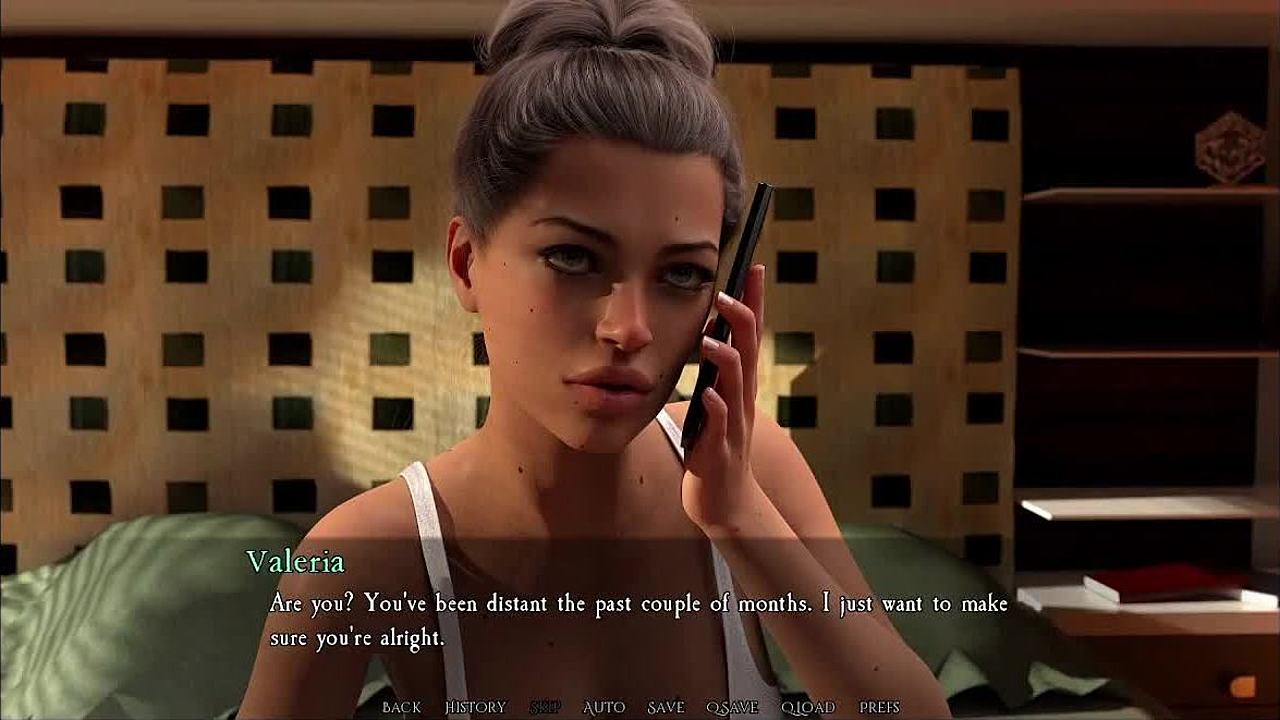
Task: Advance Valeria's dialogue text box
Action: [x=638, y=620]
